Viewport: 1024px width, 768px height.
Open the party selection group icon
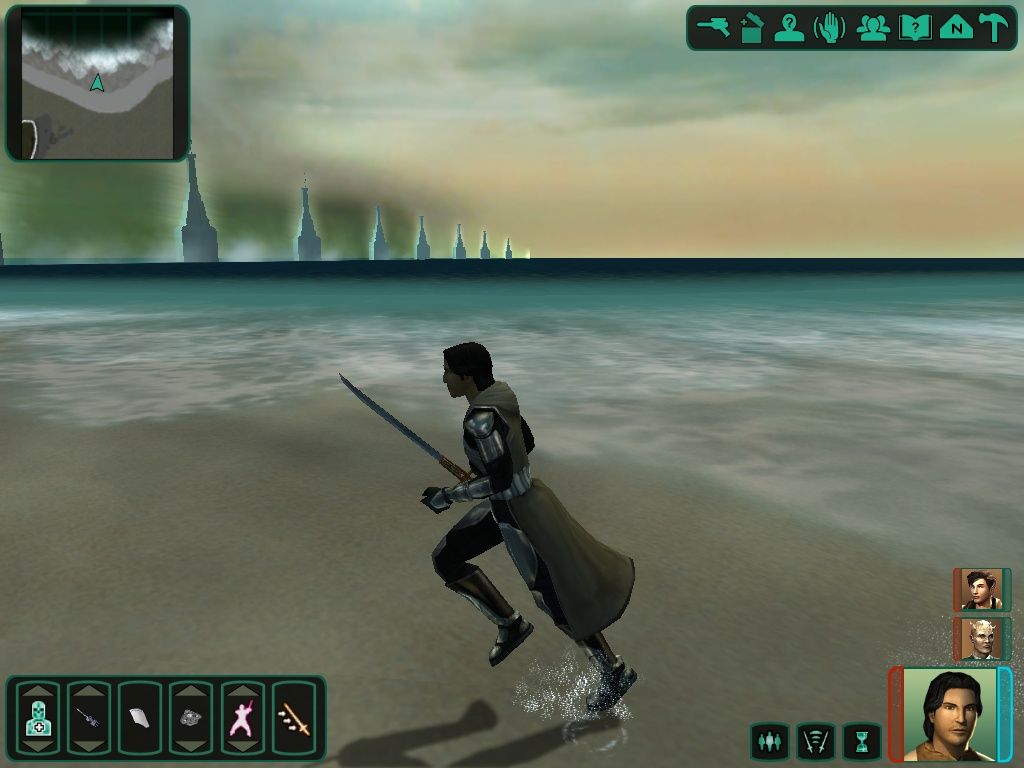(873, 28)
